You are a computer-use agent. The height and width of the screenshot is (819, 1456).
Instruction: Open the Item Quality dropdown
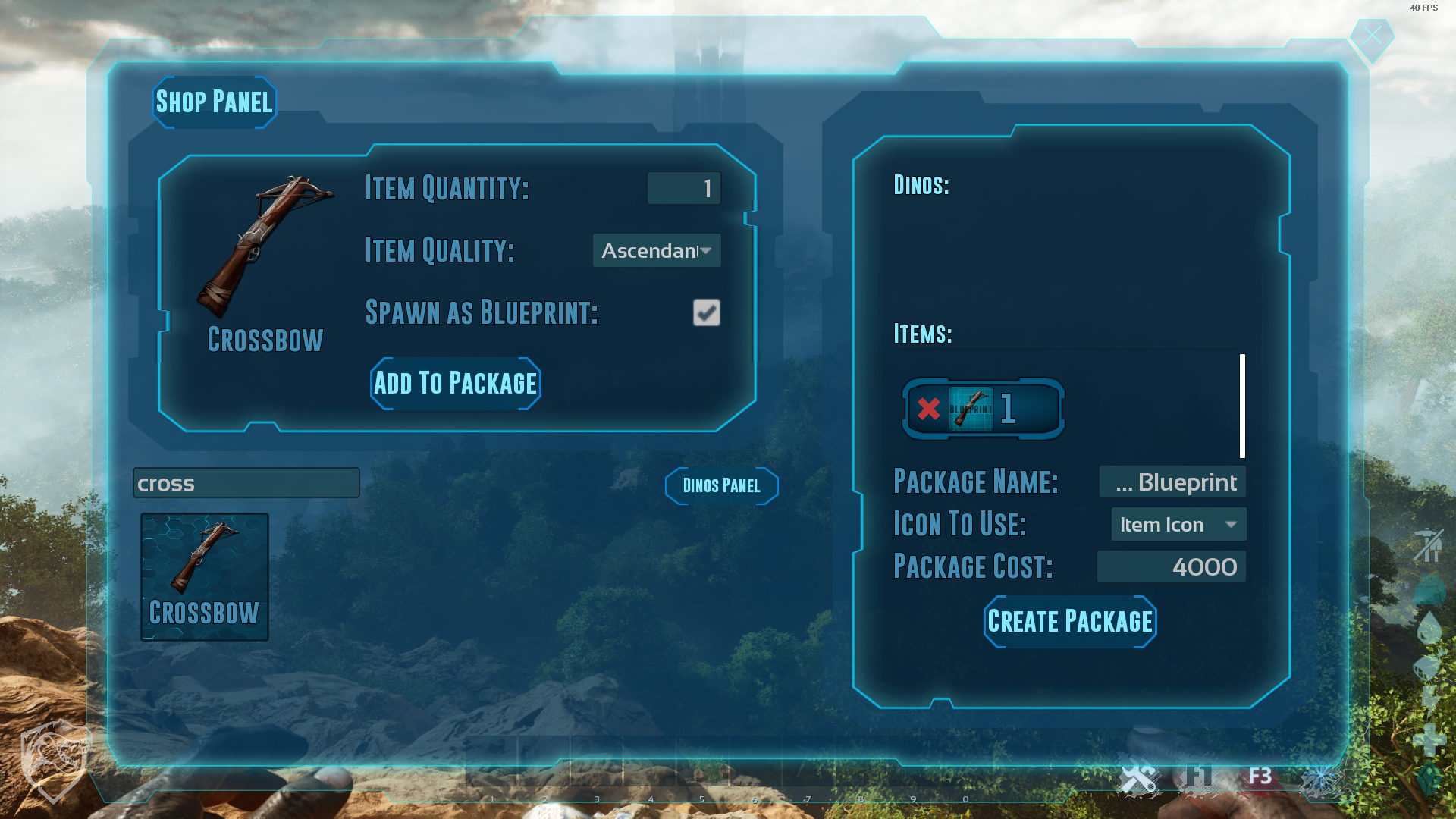pos(657,251)
